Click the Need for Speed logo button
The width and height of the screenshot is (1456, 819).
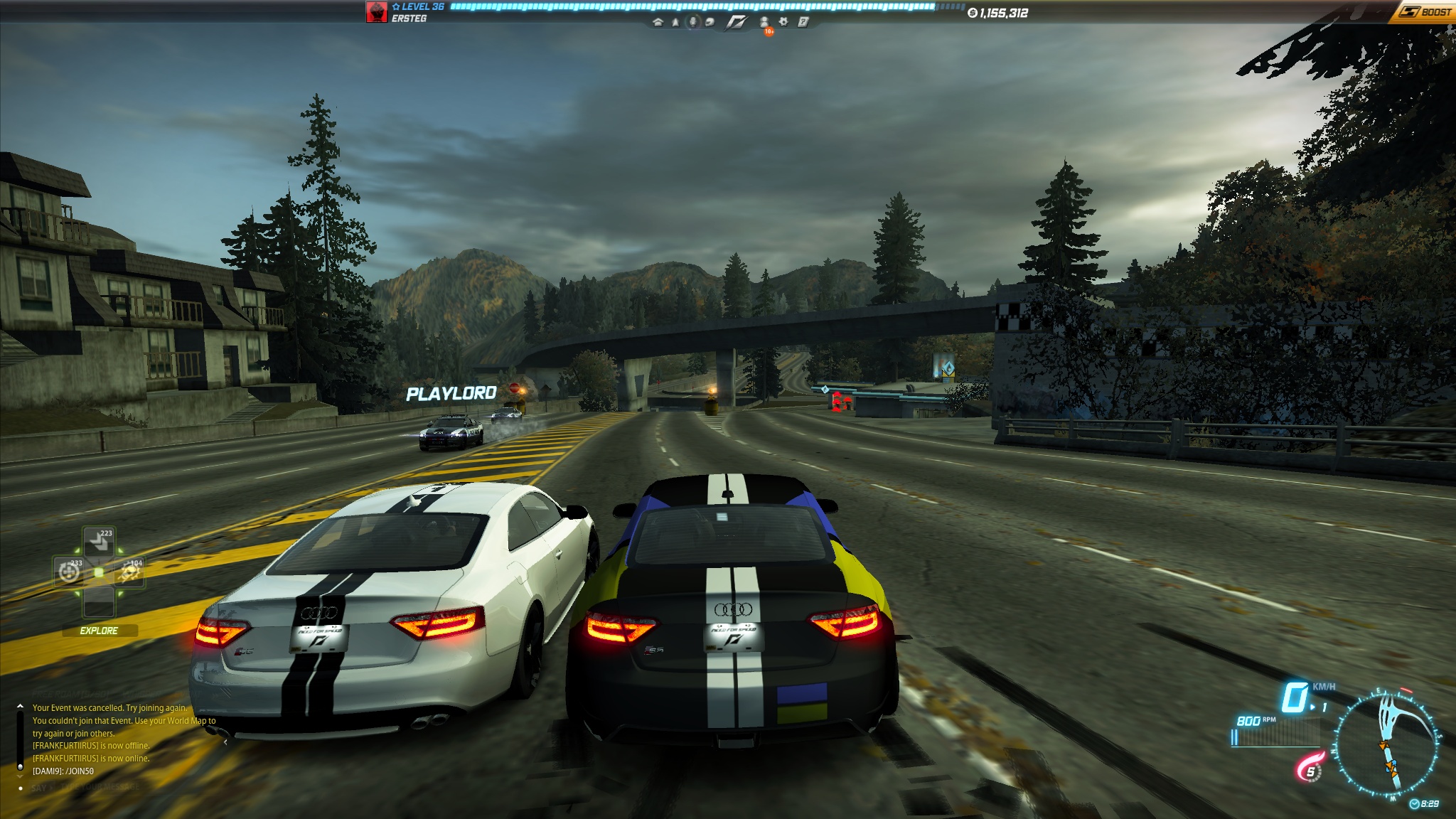pyautogui.click(x=736, y=22)
